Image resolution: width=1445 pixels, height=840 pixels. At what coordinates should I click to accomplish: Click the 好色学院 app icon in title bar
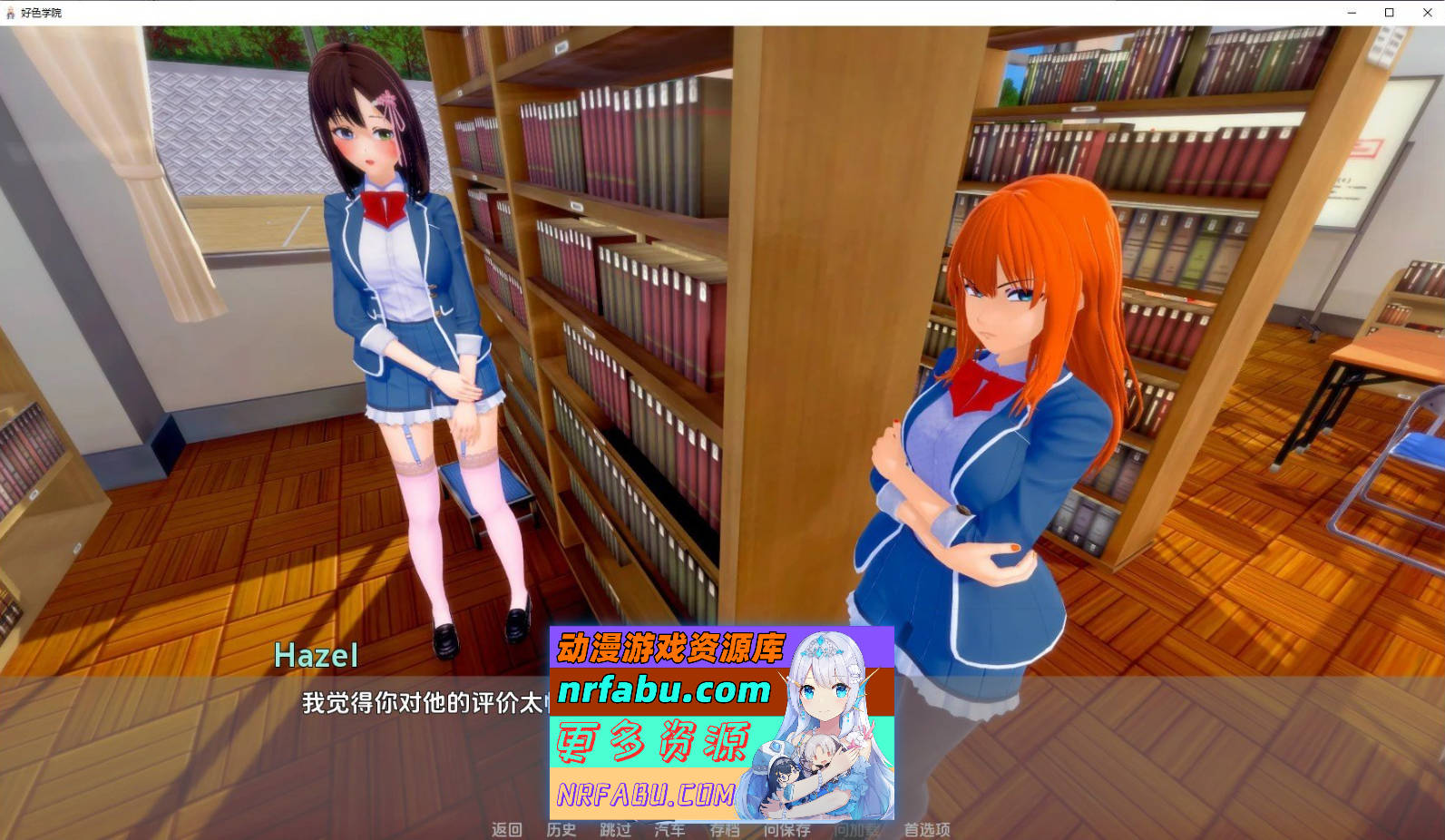click(x=10, y=13)
